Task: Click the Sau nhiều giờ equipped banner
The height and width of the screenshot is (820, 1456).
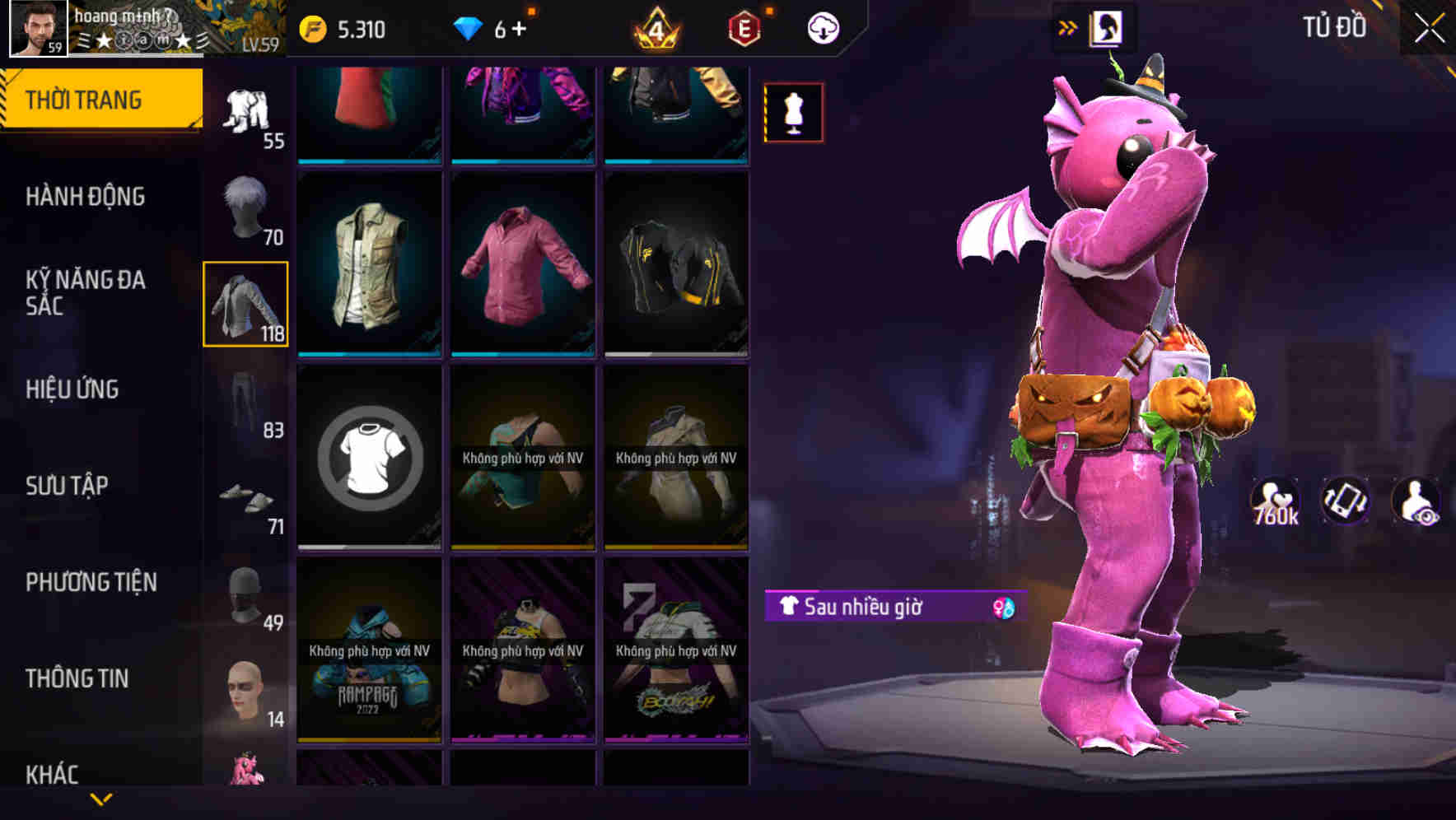Action: (881, 608)
